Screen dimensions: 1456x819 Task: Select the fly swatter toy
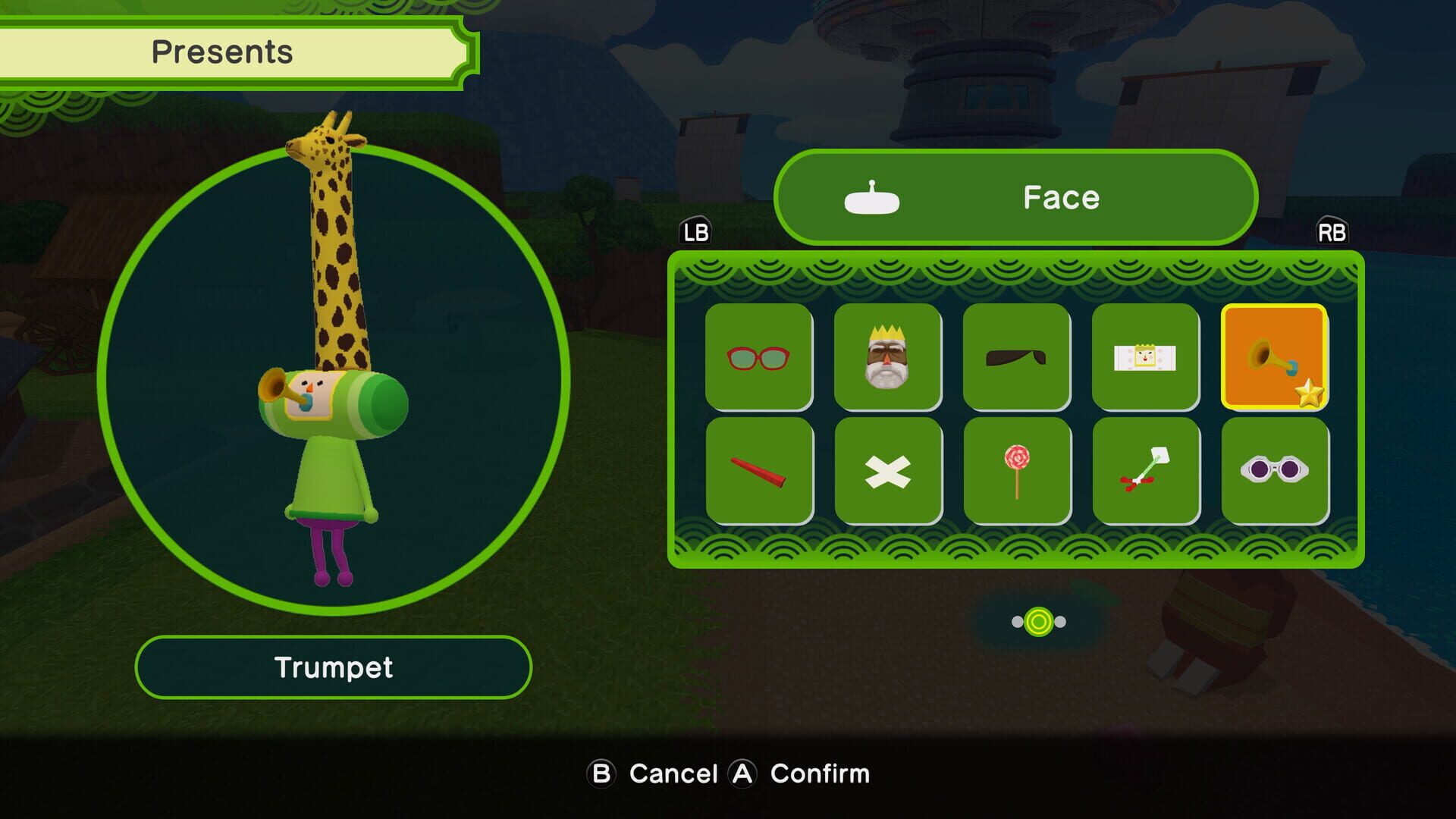point(1147,469)
